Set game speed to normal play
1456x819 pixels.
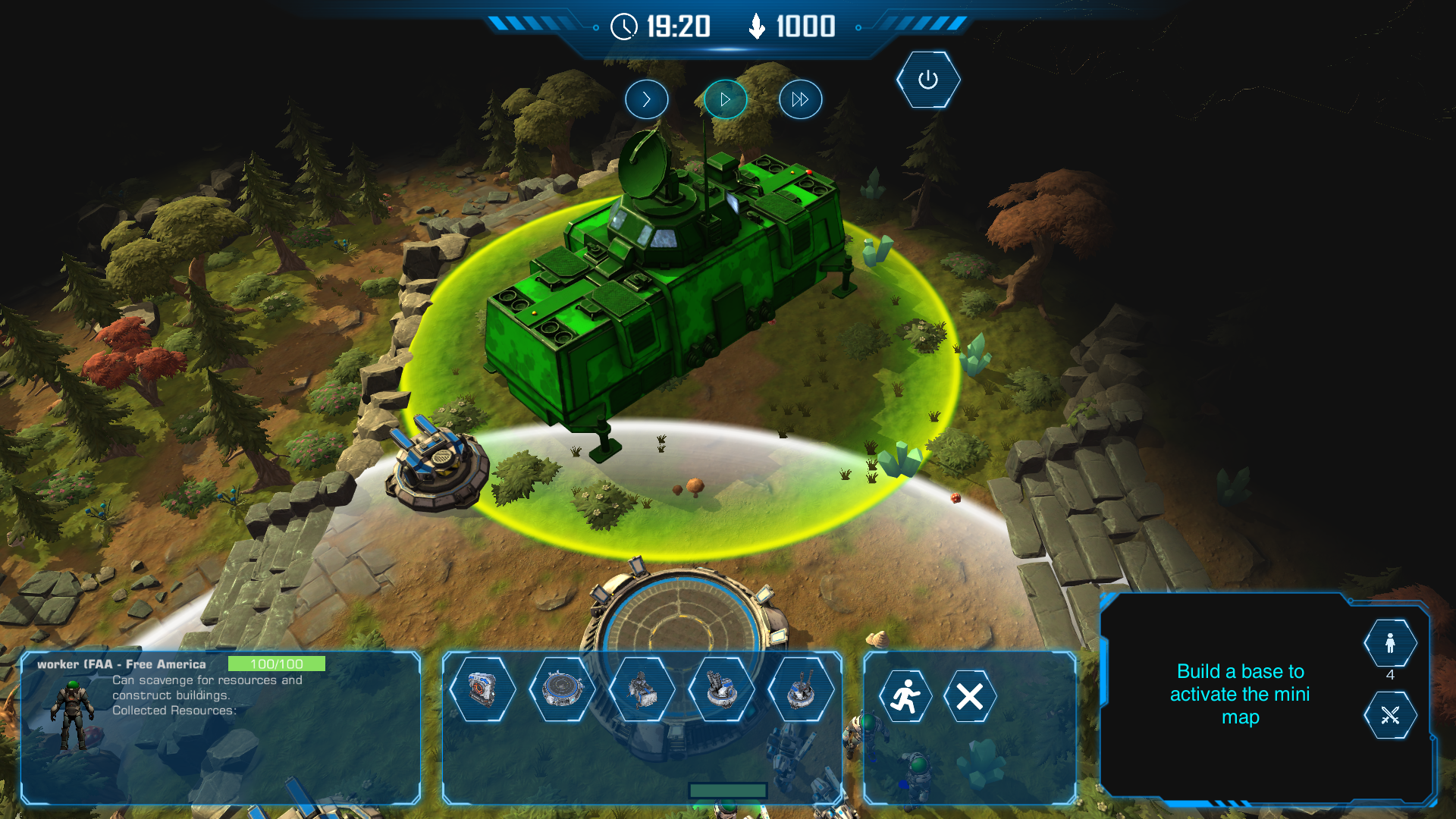coord(725,99)
